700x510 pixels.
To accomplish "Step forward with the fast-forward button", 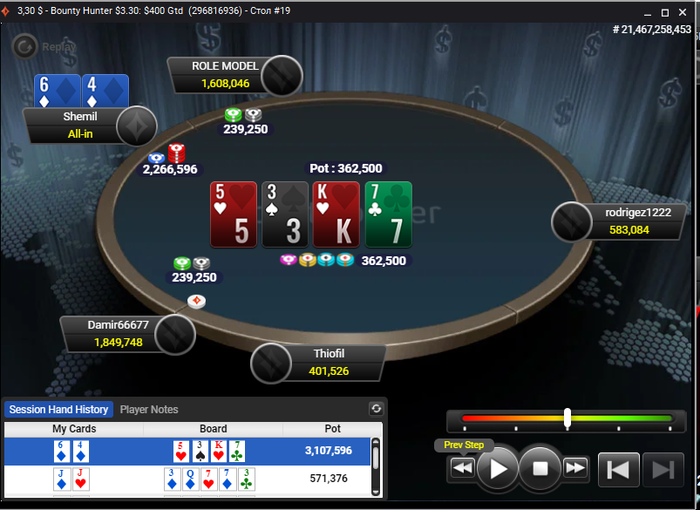I will [575, 467].
